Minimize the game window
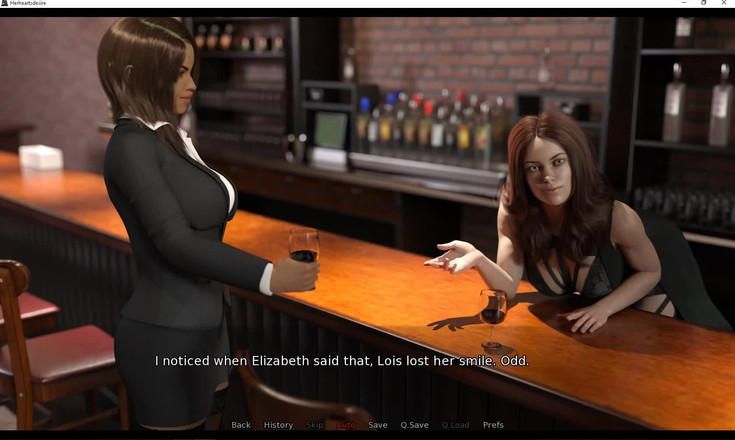The image size is (735, 440). pyautogui.click(x=683, y=3)
